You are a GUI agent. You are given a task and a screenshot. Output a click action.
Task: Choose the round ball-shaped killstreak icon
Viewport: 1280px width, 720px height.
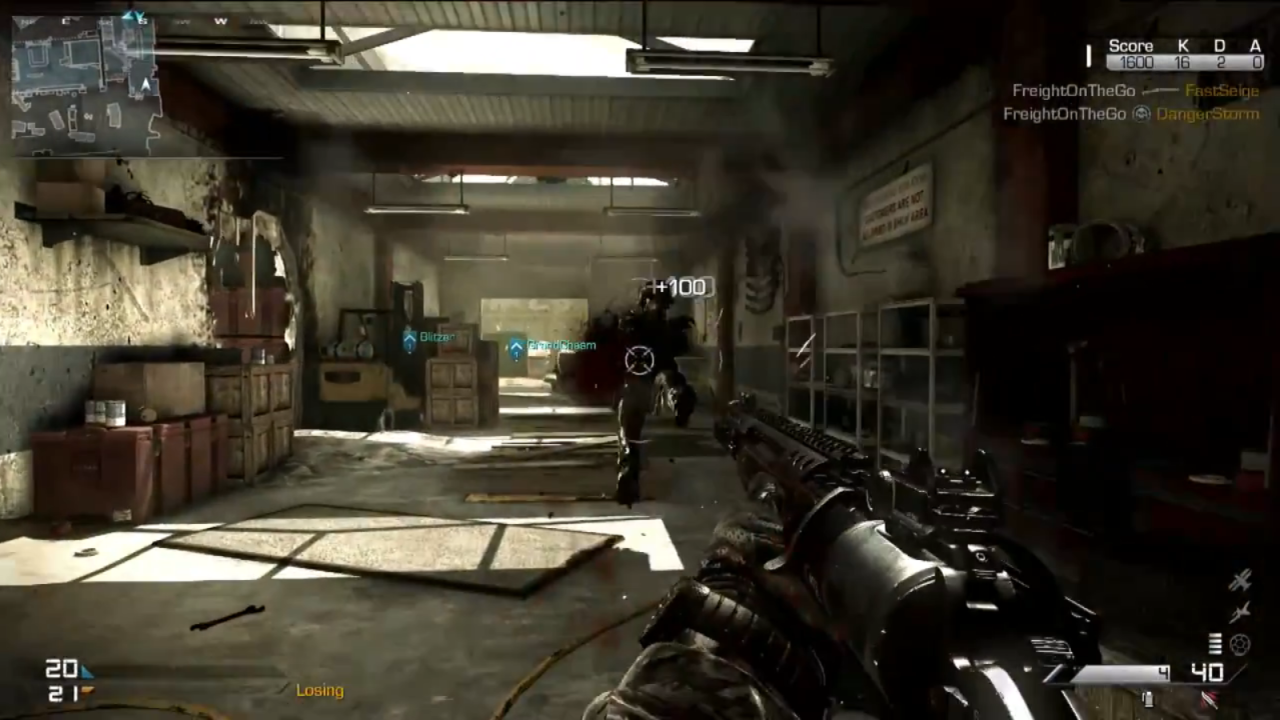tap(1240, 645)
